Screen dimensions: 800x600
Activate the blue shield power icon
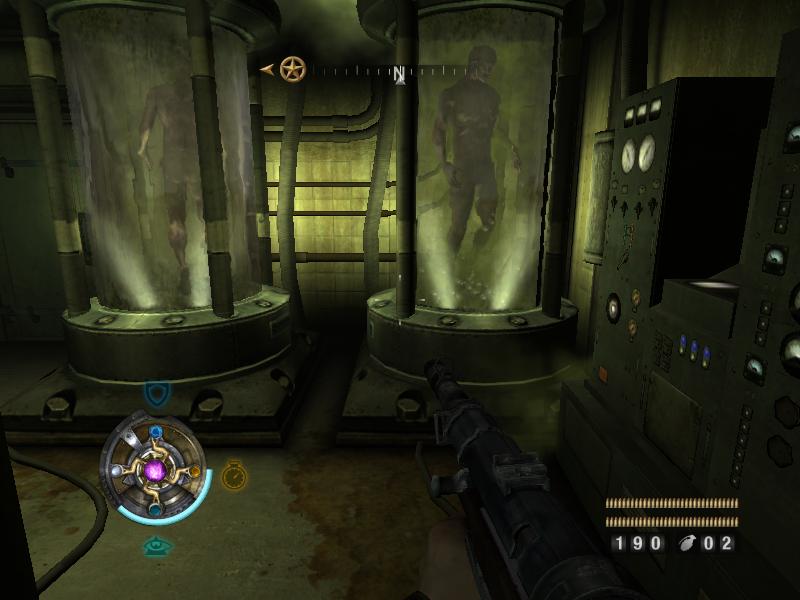click(x=155, y=393)
